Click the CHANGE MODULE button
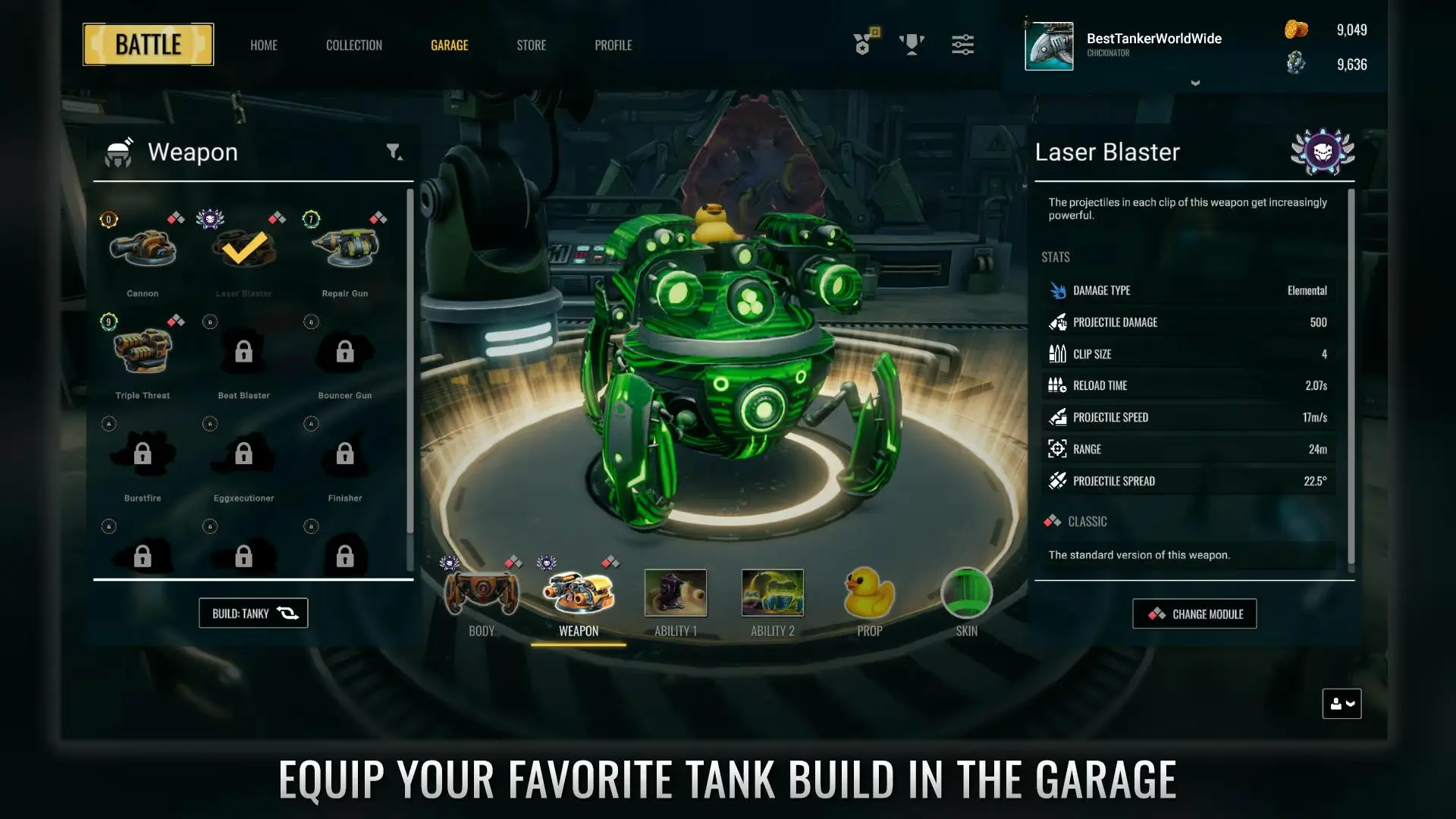 (x=1194, y=613)
